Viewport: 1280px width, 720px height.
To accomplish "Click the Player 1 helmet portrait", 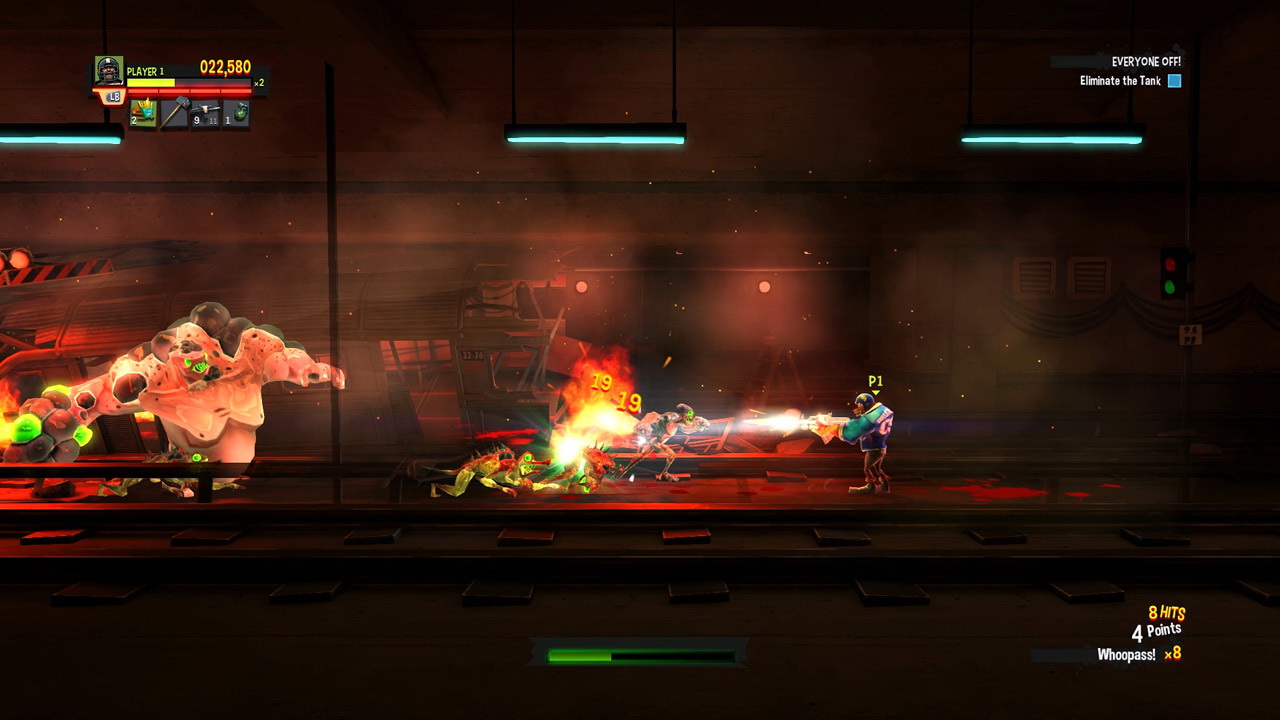I will 108,70.
